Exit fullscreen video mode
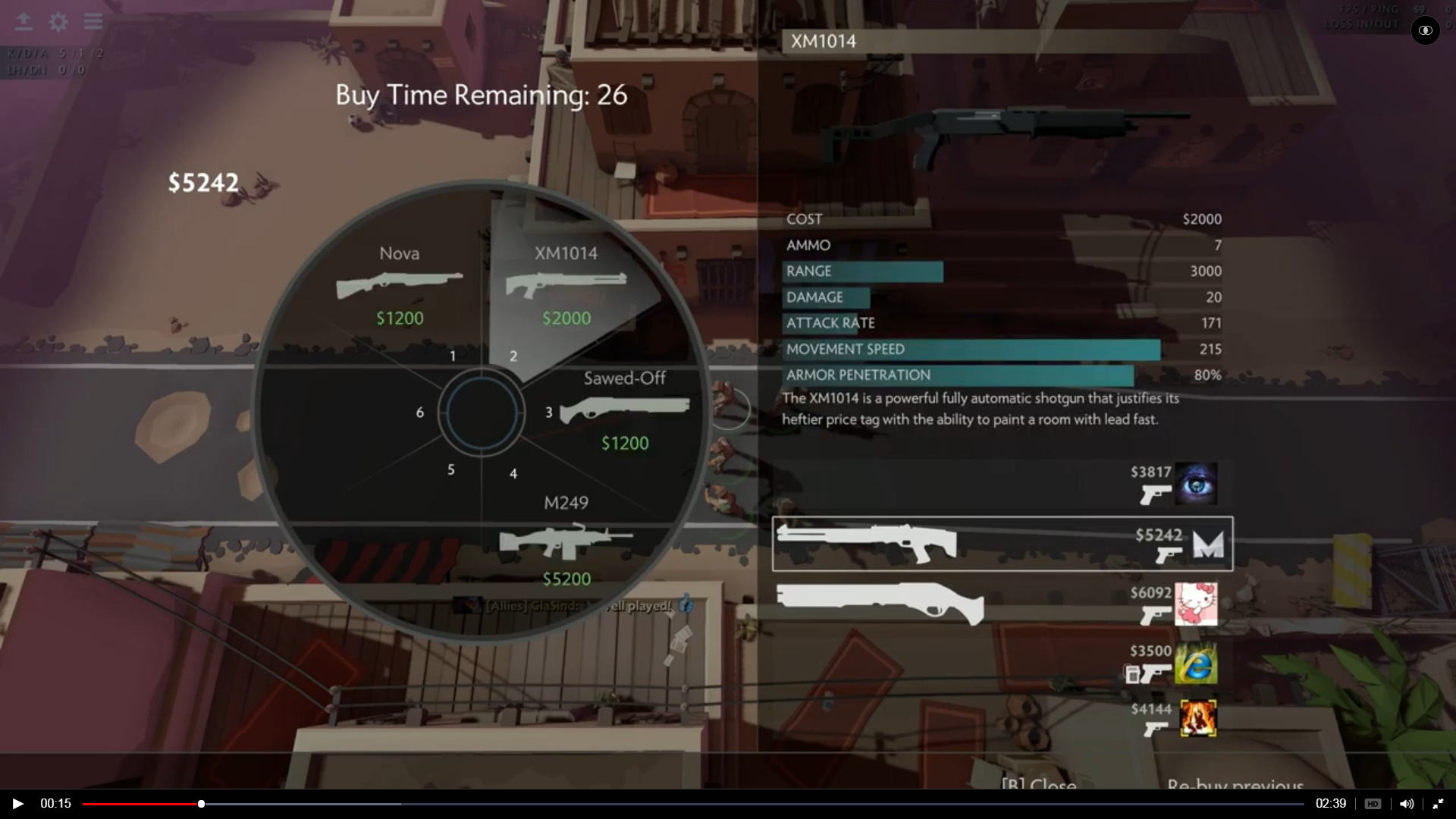Viewport: 1456px width, 819px height. 1438,804
